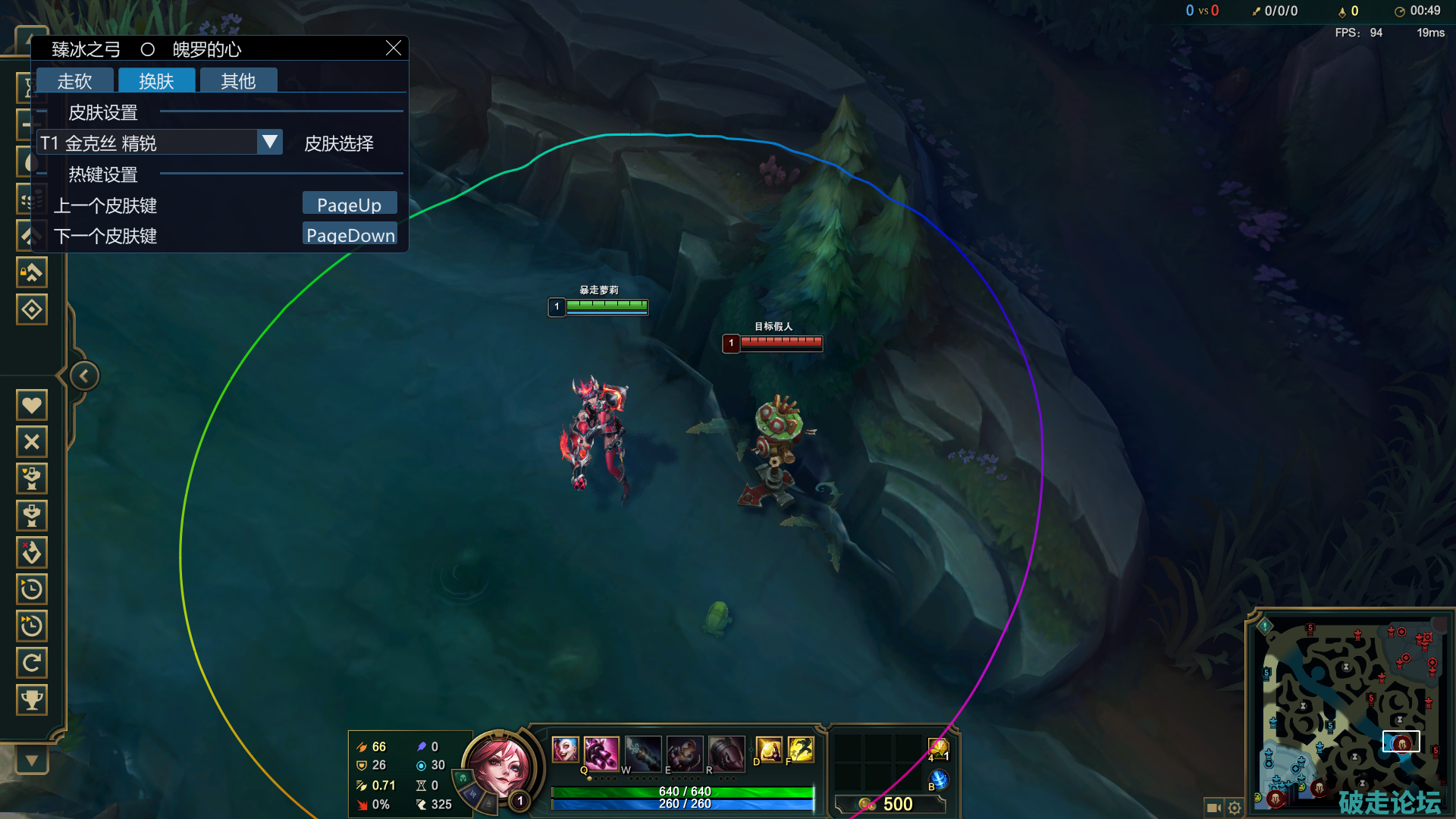Click the heart icon in practice tool
1456x819 pixels.
tap(32, 405)
